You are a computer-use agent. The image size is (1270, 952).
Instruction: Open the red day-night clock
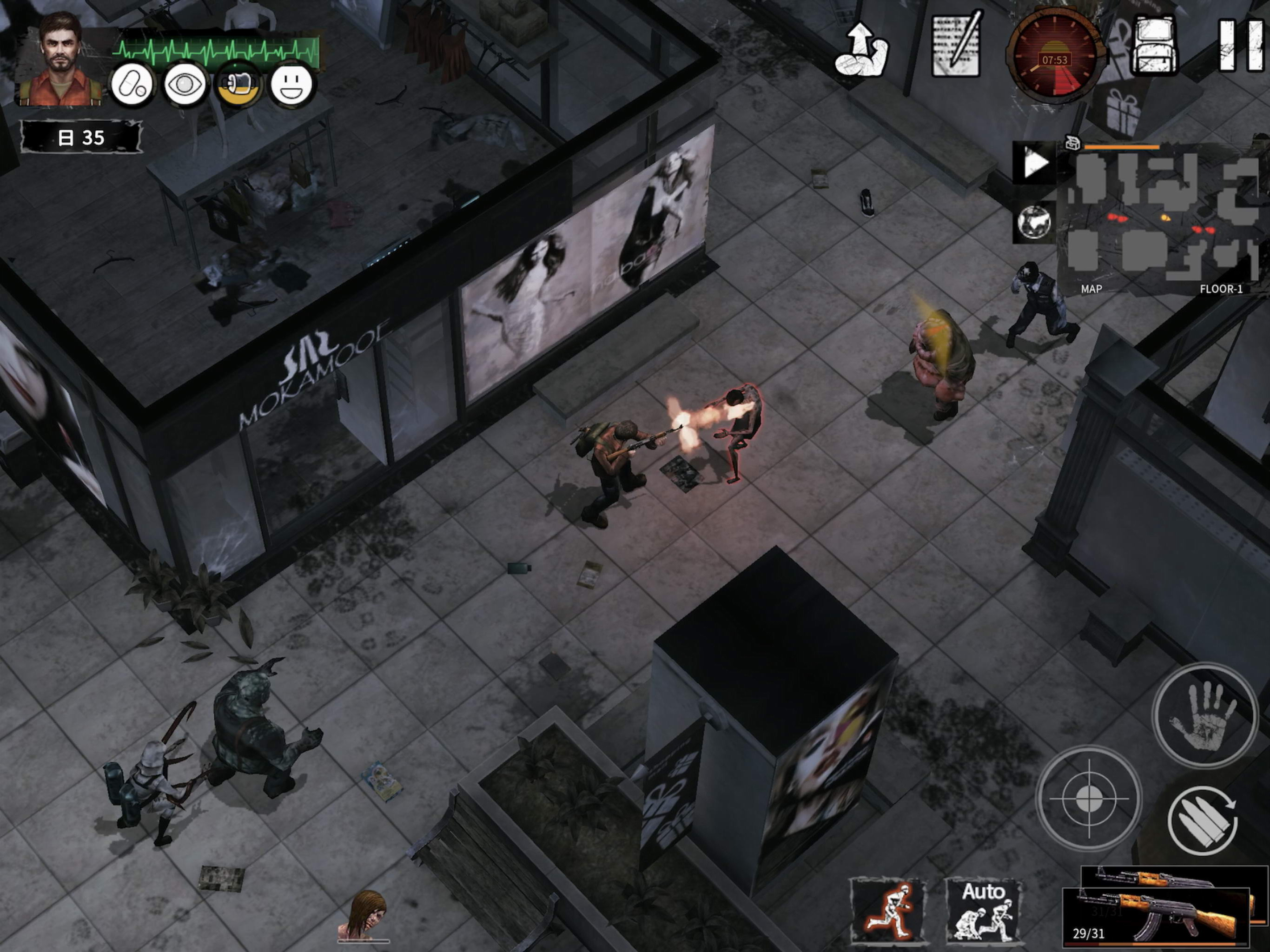click(1054, 58)
